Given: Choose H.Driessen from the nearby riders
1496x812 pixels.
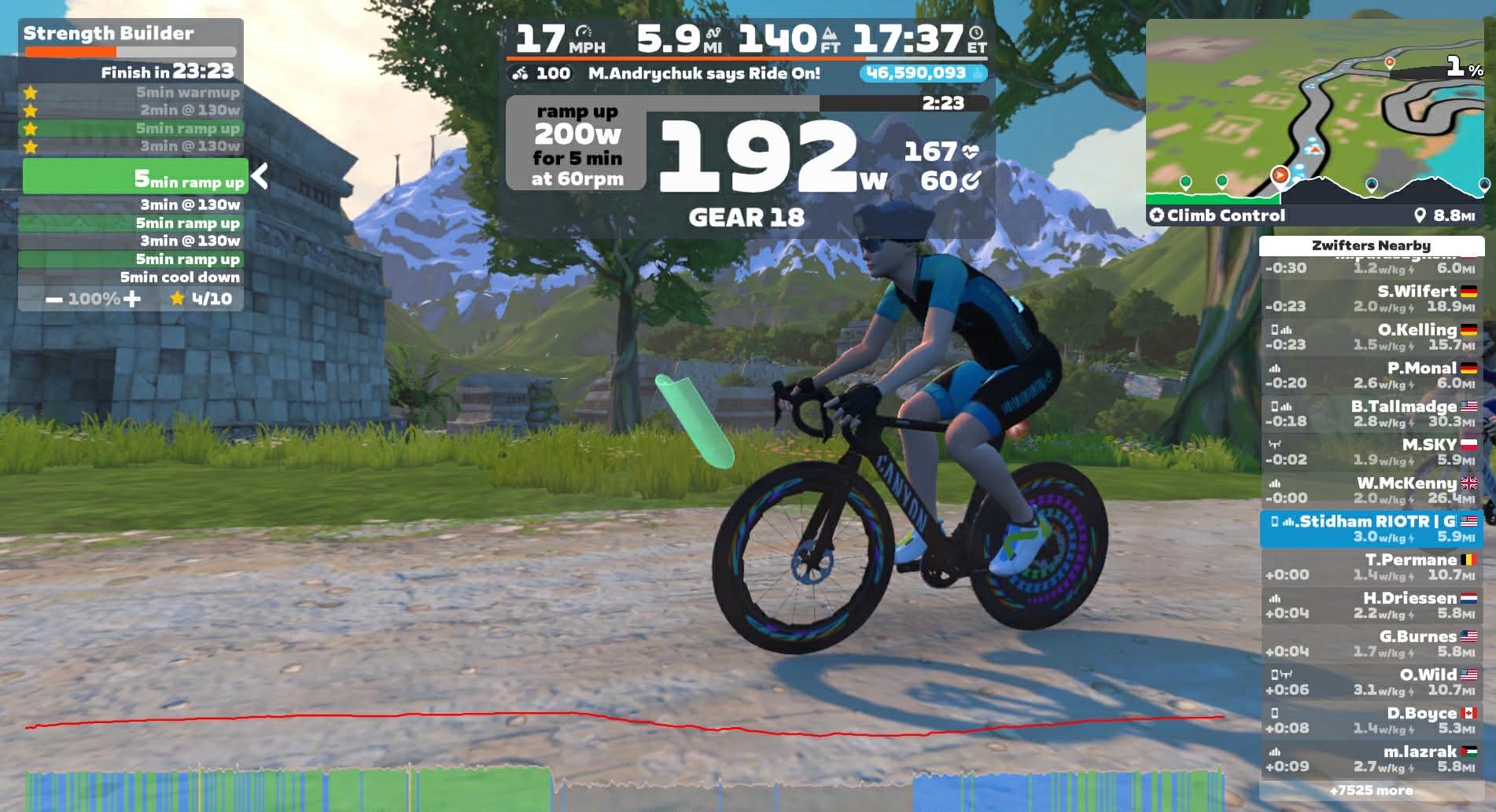Looking at the screenshot, I should pyautogui.click(x=1372, y=605).
